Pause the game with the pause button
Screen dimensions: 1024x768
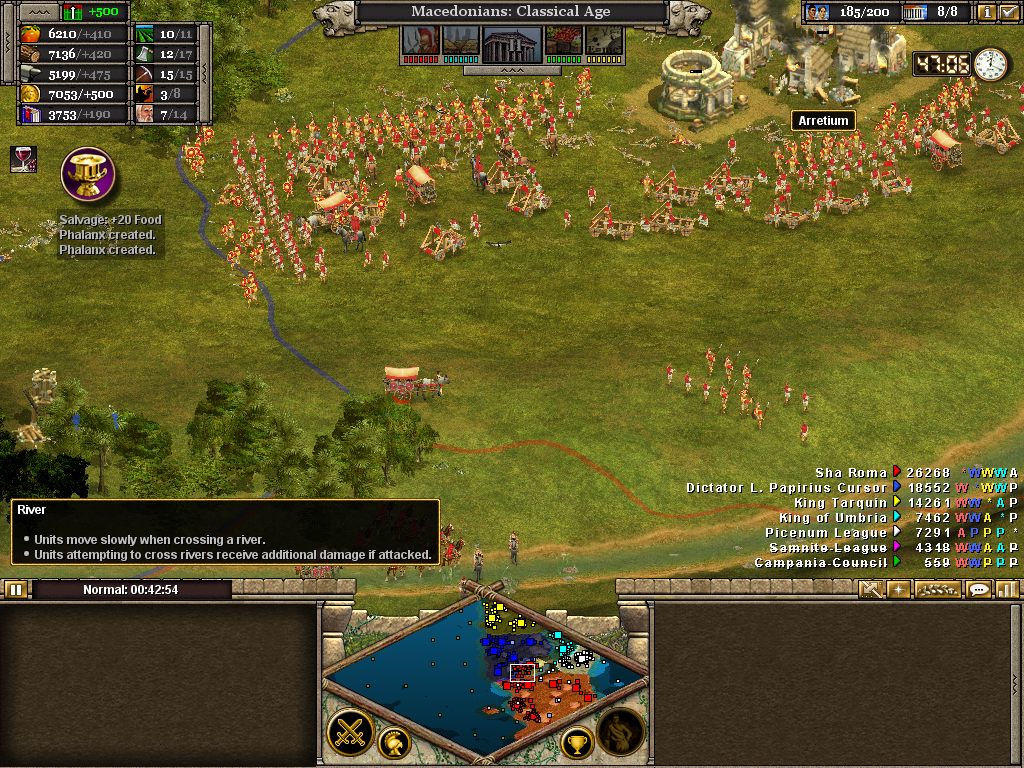(x=16, y=590)
